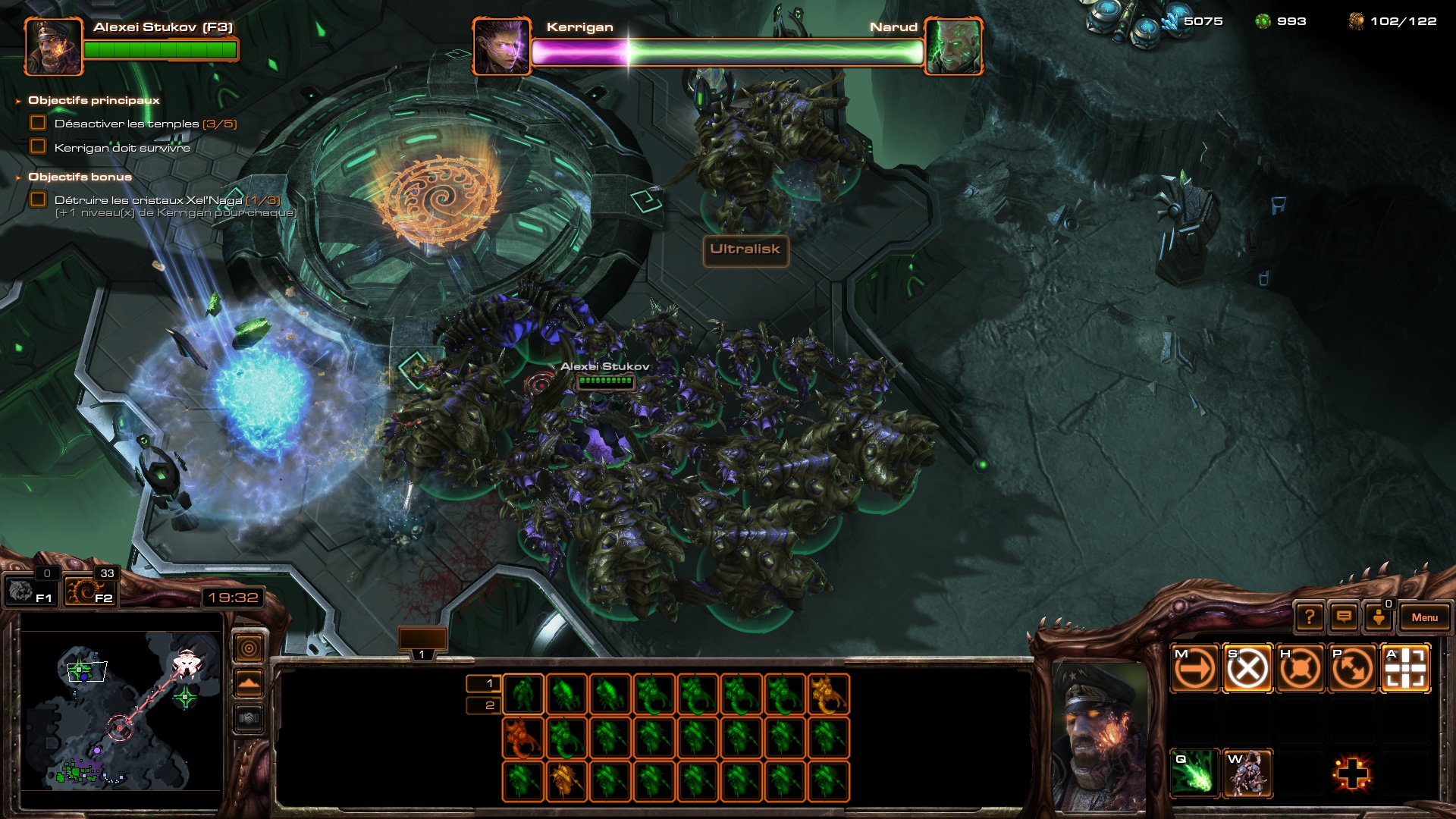1456x819 pixels.
Task: Choose the Patrol command
Action: [1353, 669]
